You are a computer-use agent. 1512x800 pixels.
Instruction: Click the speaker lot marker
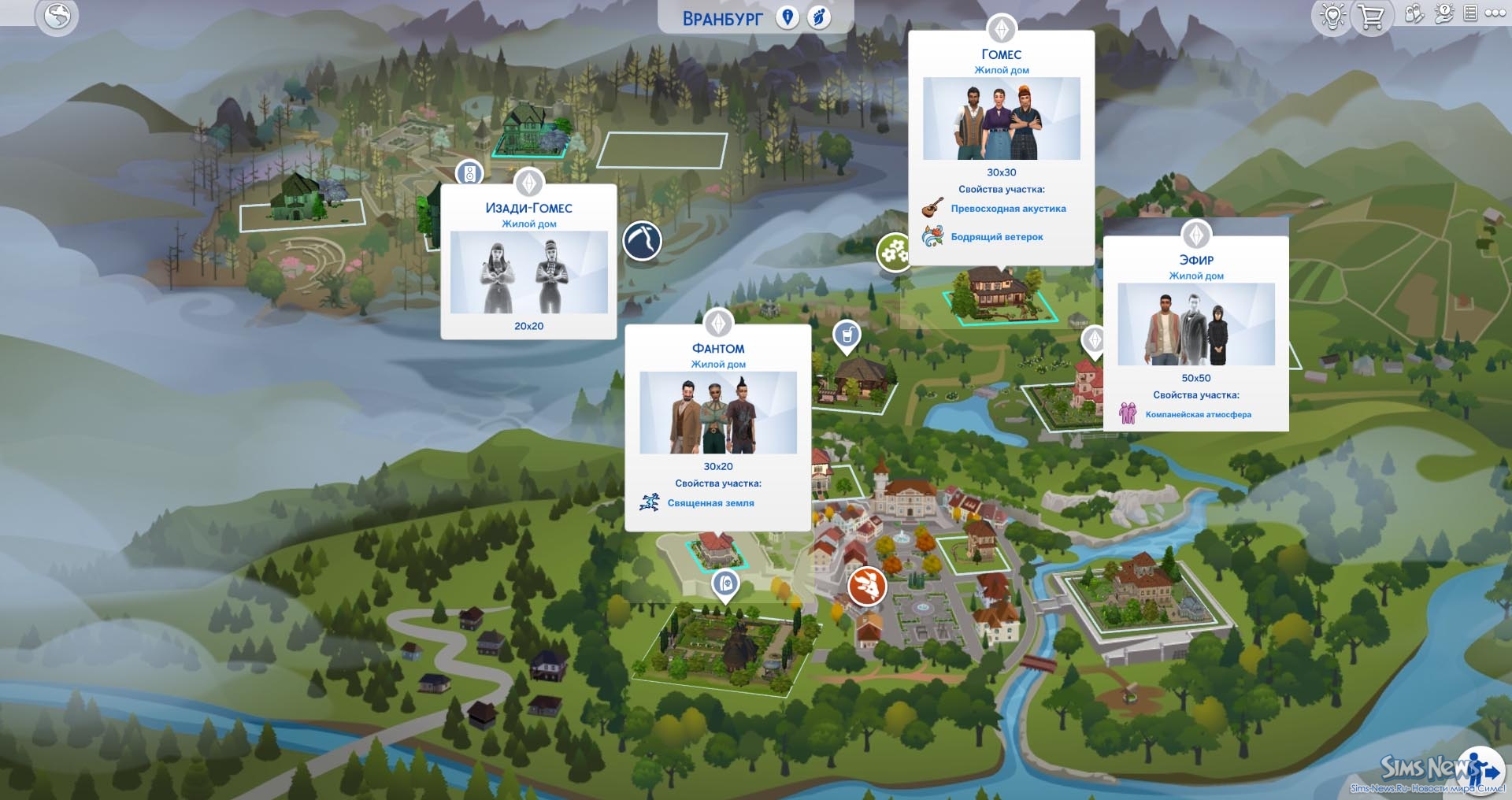[x=469, y=172]
